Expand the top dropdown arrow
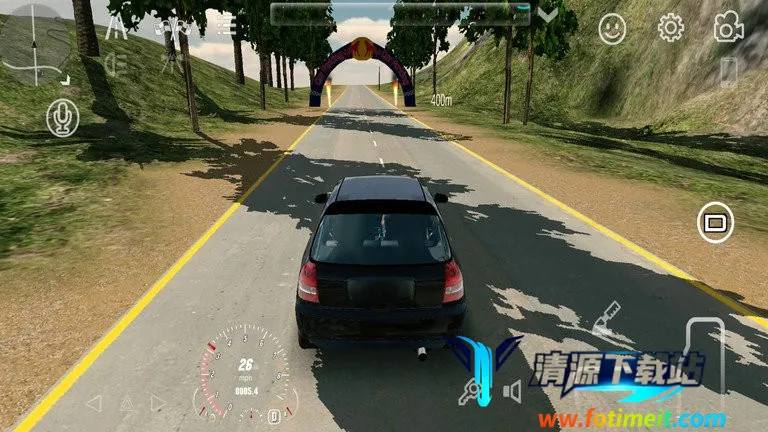Viewport: 768px width, 432px height. pos(548,14)
